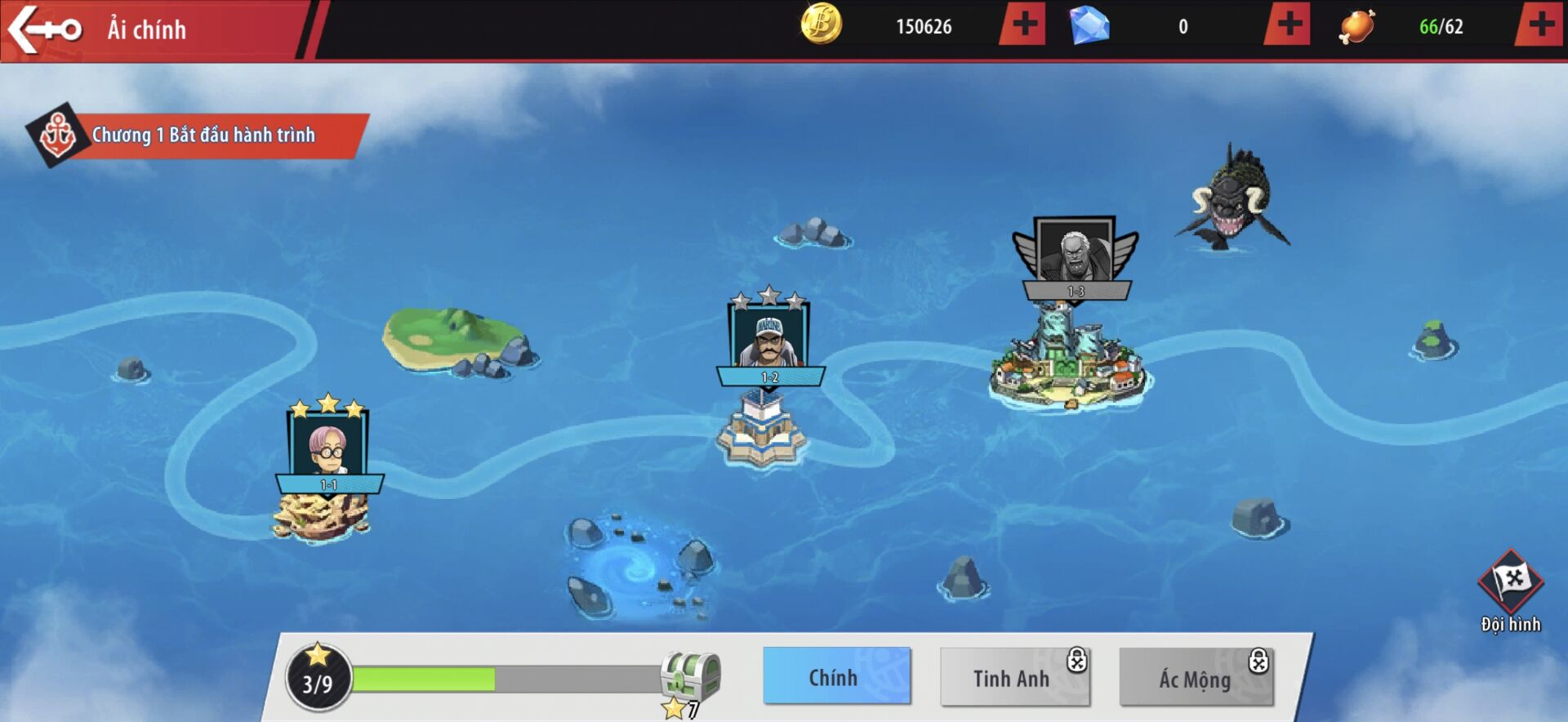Select stage 1-1 portrait
The height and width of the screenshot is (722, 1568).
click(327, 445)
